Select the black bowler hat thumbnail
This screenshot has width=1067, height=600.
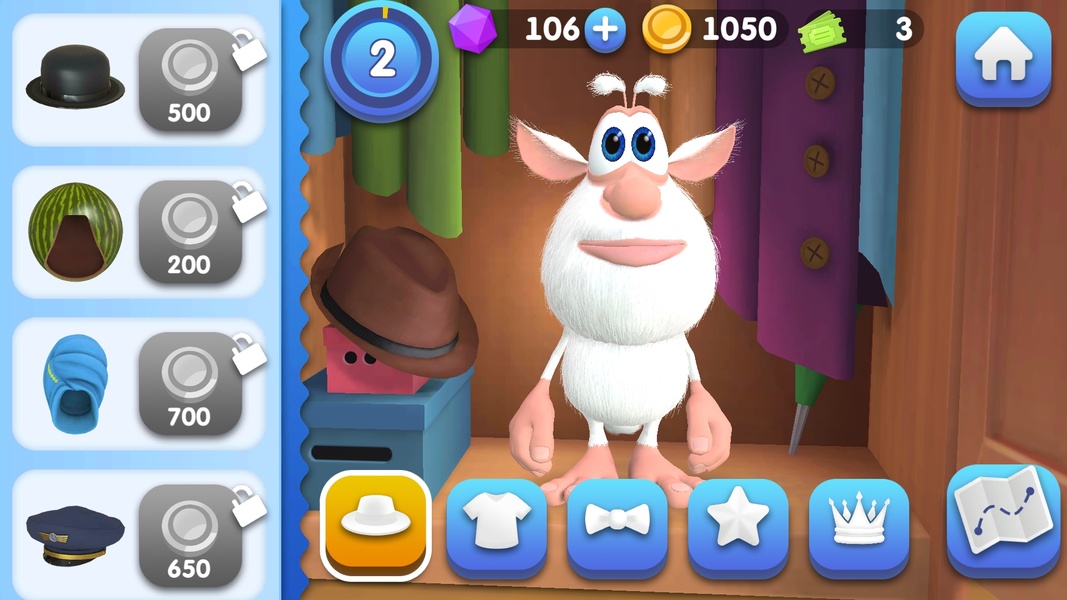[75, 80]
